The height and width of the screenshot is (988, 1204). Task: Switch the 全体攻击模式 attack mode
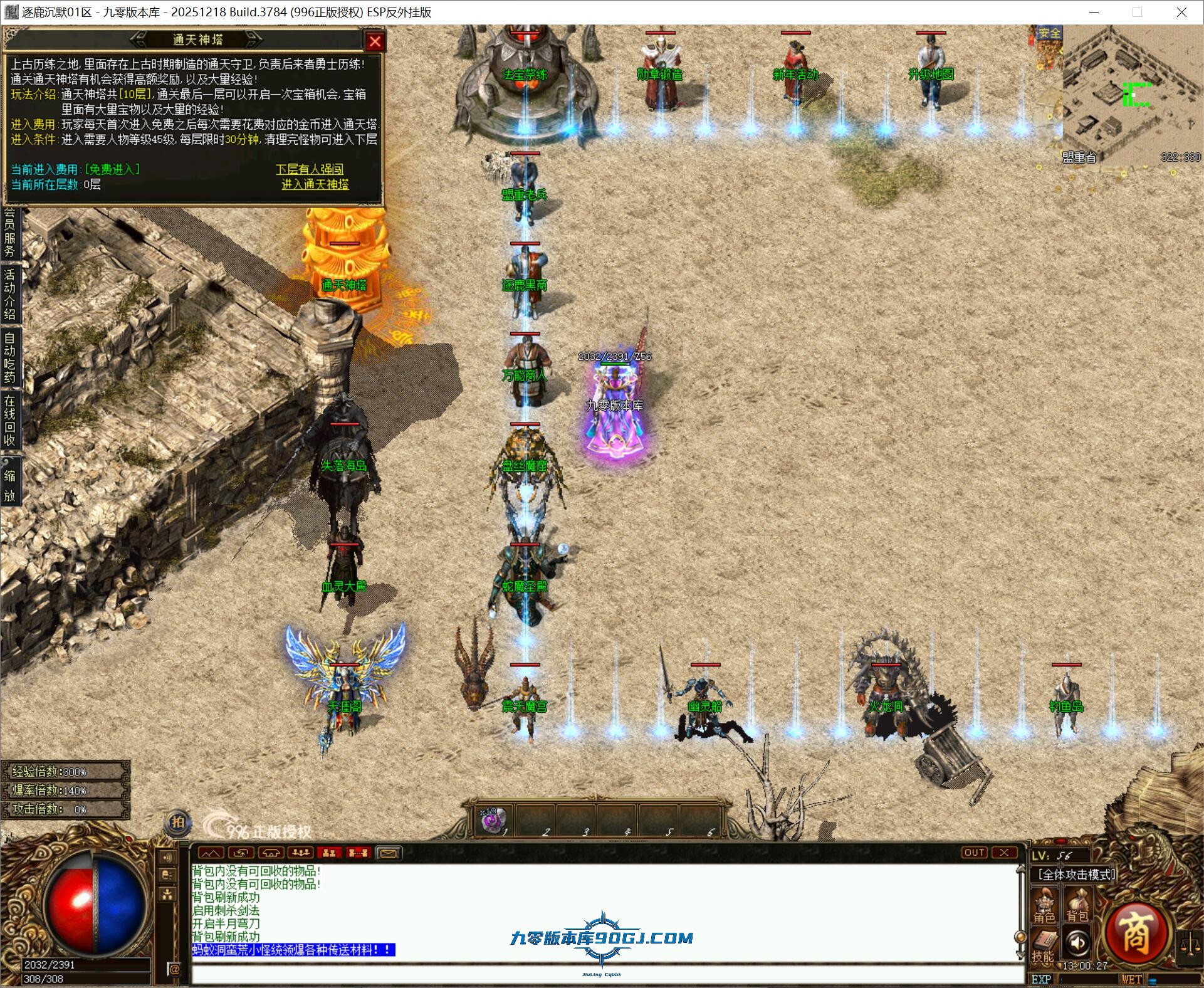click(x=1076, y=874)
